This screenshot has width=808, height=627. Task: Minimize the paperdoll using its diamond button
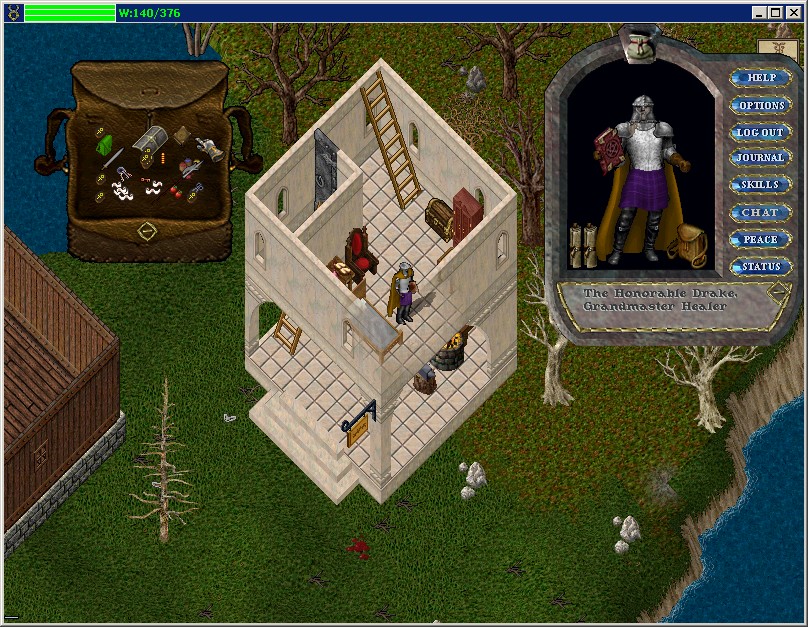tap(777, 292)
